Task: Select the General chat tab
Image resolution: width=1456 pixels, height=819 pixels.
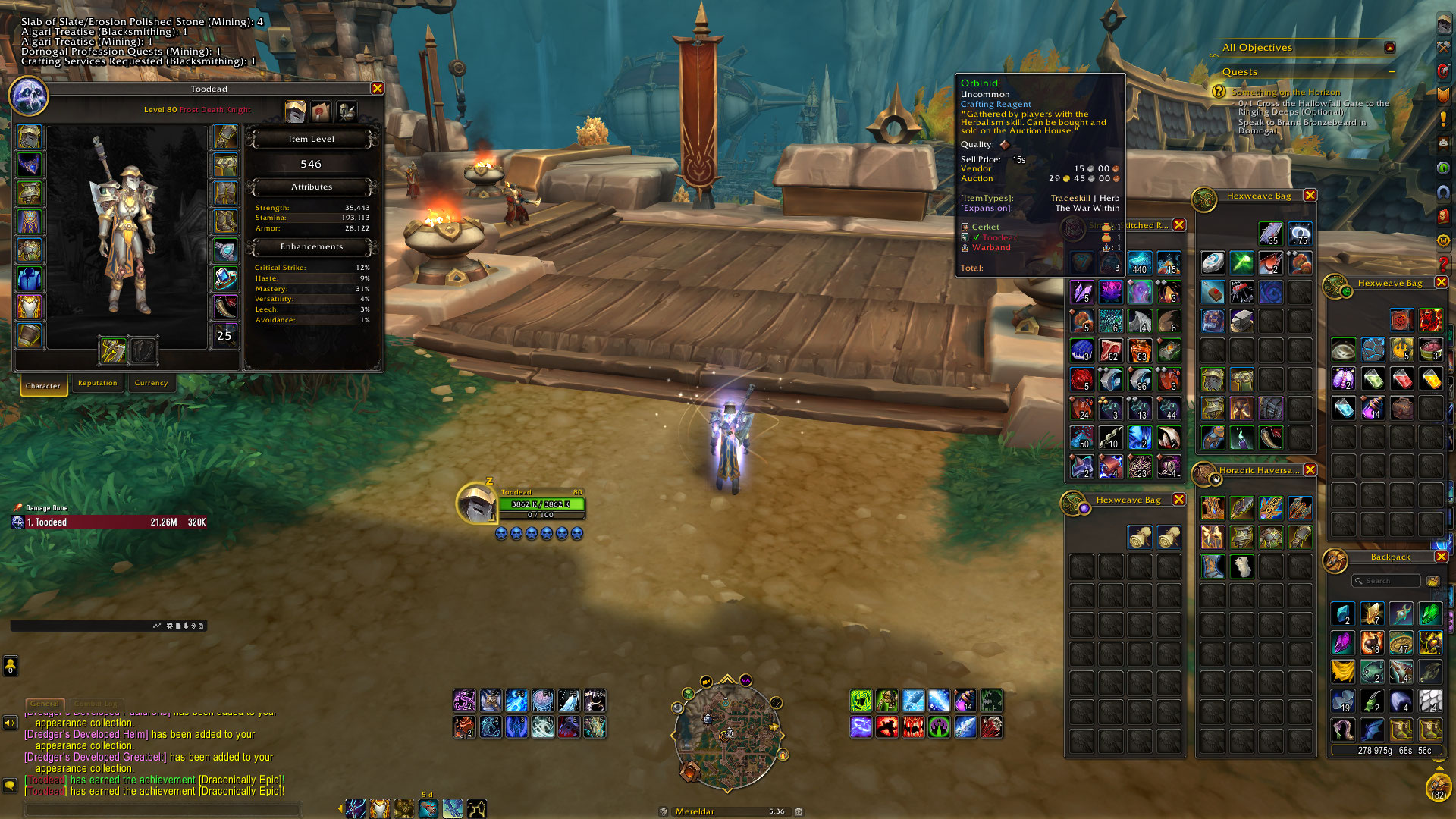Action: click(x=45, y=704)
